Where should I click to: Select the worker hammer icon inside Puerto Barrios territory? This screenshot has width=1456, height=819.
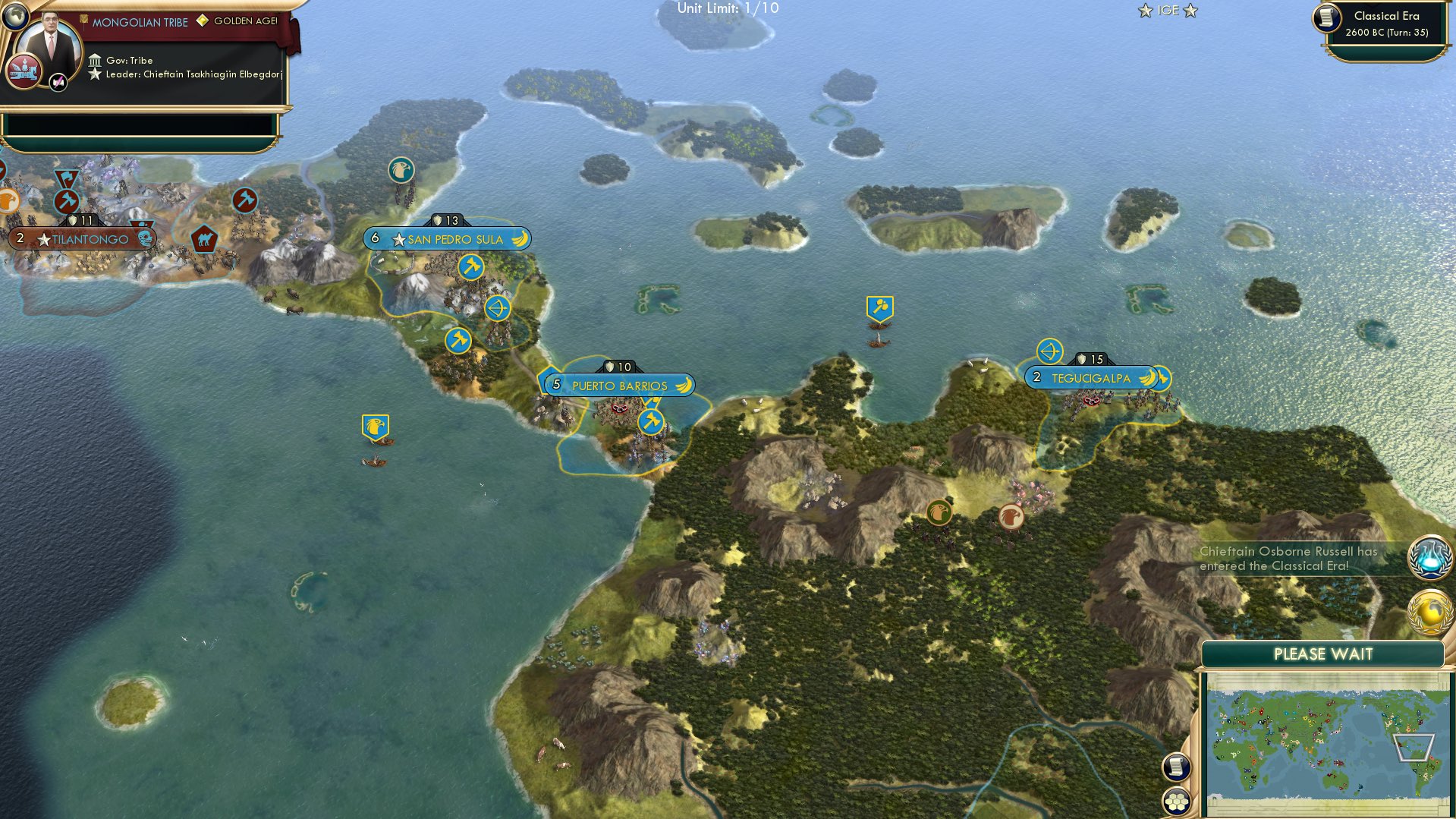point(651,422)
